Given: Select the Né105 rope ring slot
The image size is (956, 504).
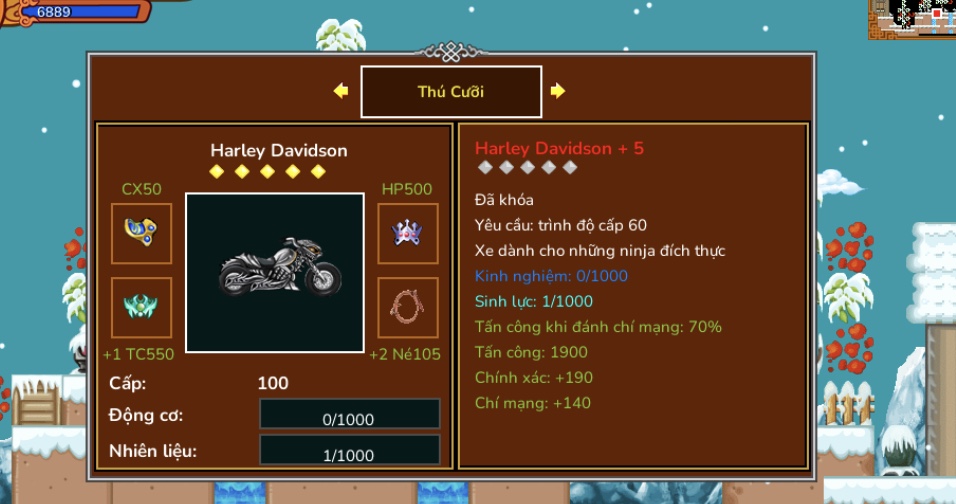Looking at the screenshot, I should tap(408, 307).
